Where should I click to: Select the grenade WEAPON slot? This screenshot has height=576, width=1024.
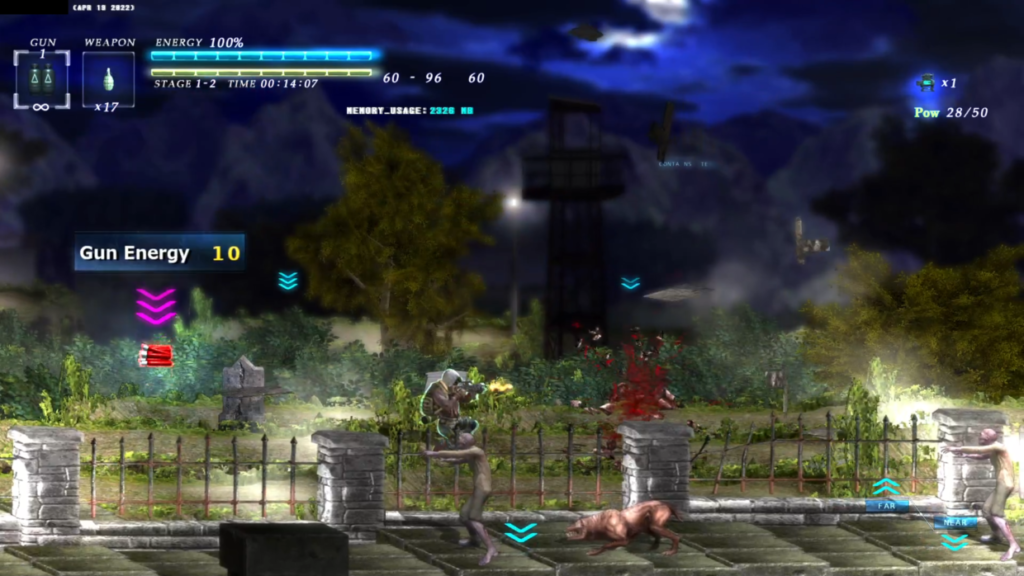pyautogui.click(x=108, y=78)
